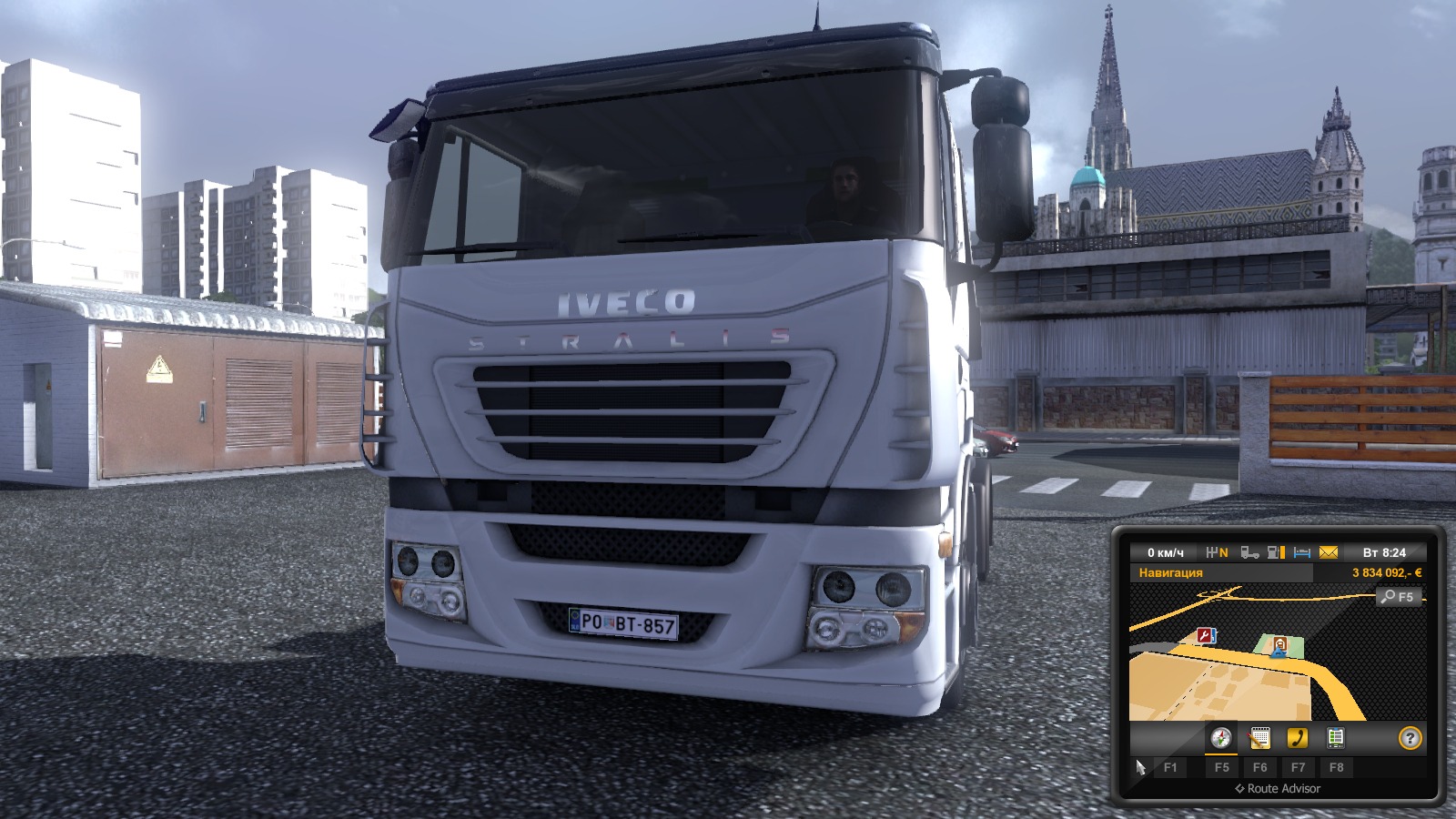Open the yellow phone assistance tab
Image resolution: width=1456 pixels, height=819 pixels.
(1298, 738)
